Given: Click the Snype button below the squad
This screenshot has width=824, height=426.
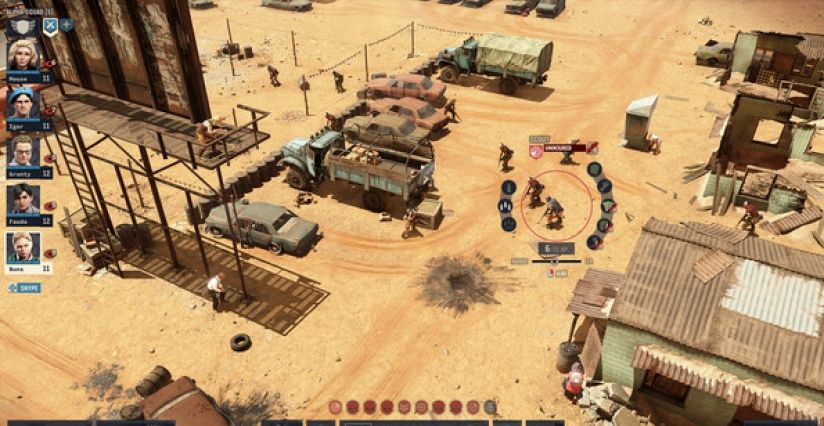Looking at the screenshot, I should tap(24, 288).
